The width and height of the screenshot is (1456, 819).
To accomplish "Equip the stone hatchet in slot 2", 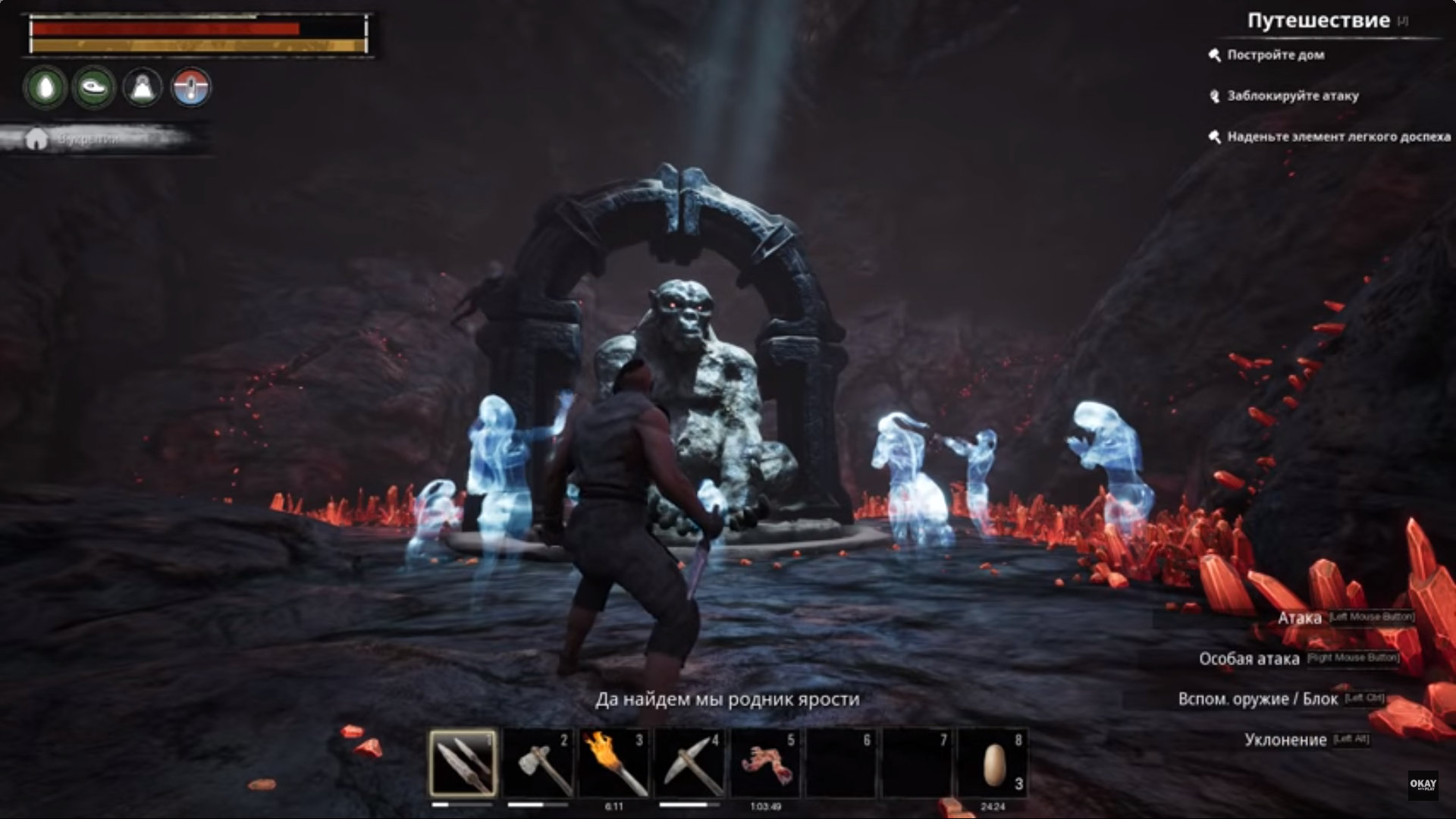I will click(538, 763).
